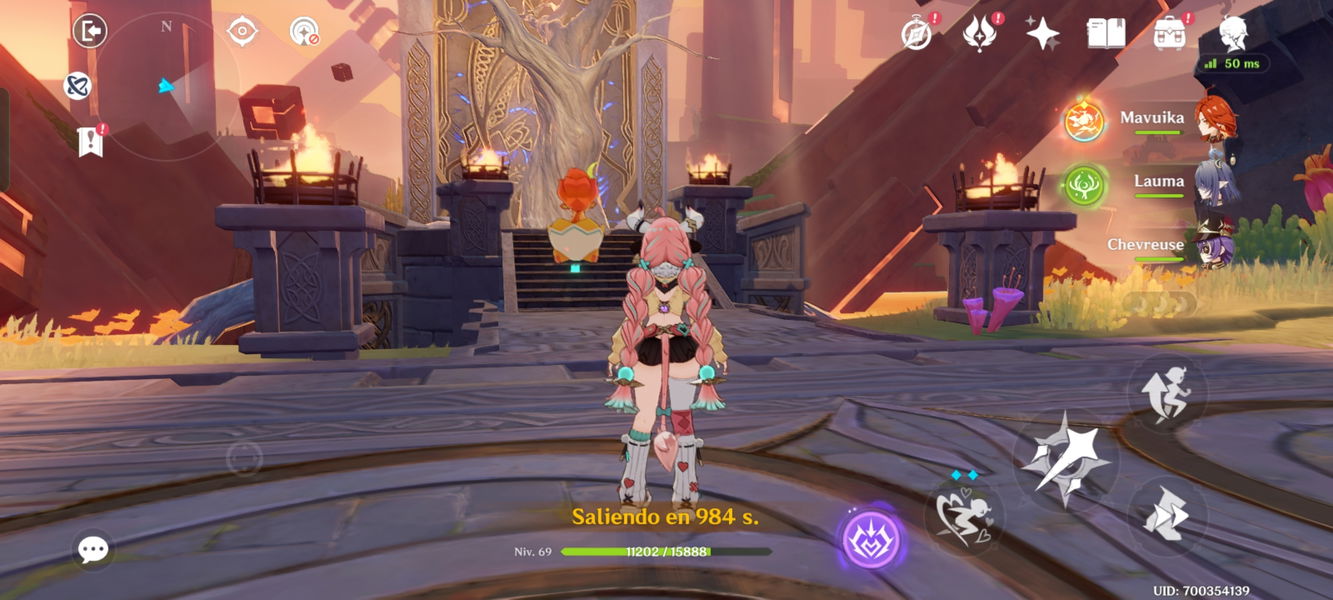The height and width of the screenshot is (600, 1333).
Task: Open the backpack inventory
Action: [x=1169, y=34]
